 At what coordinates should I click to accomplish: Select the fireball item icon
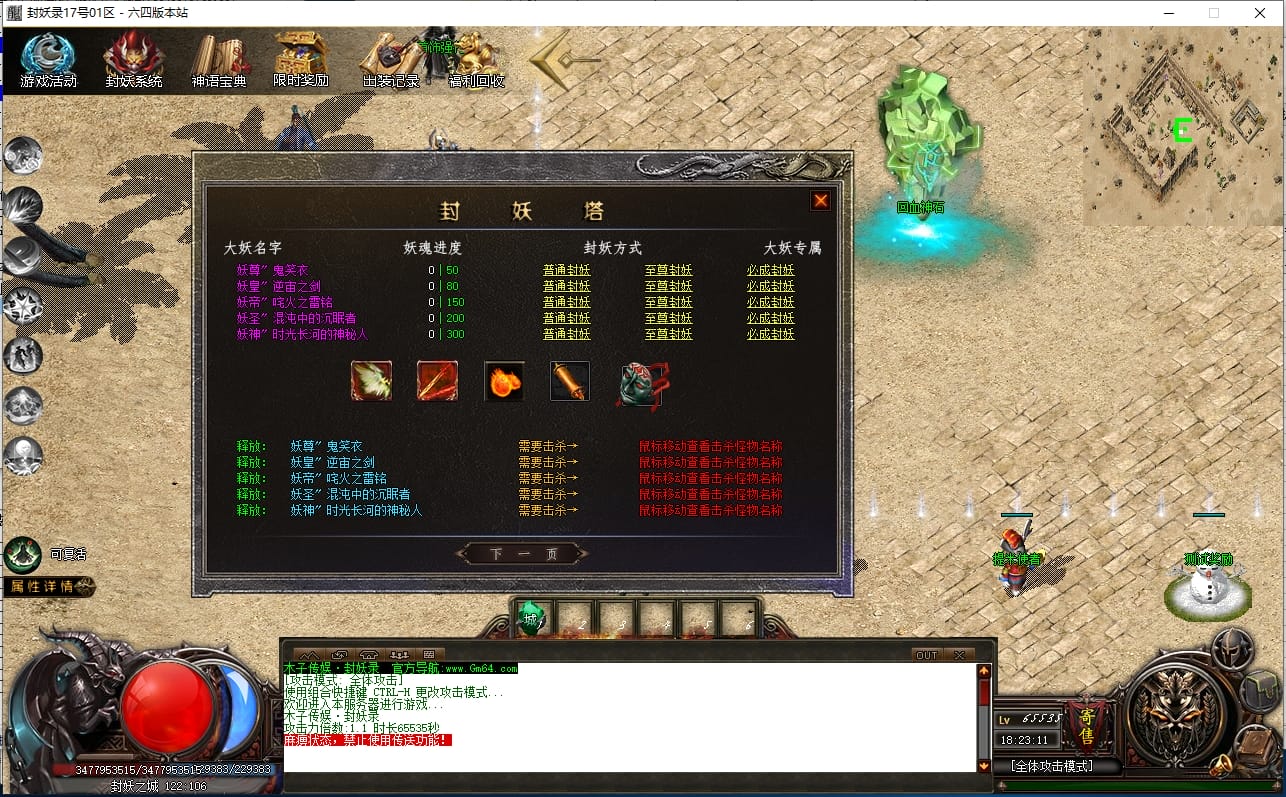pyautogui.click(x=504, y=381)
